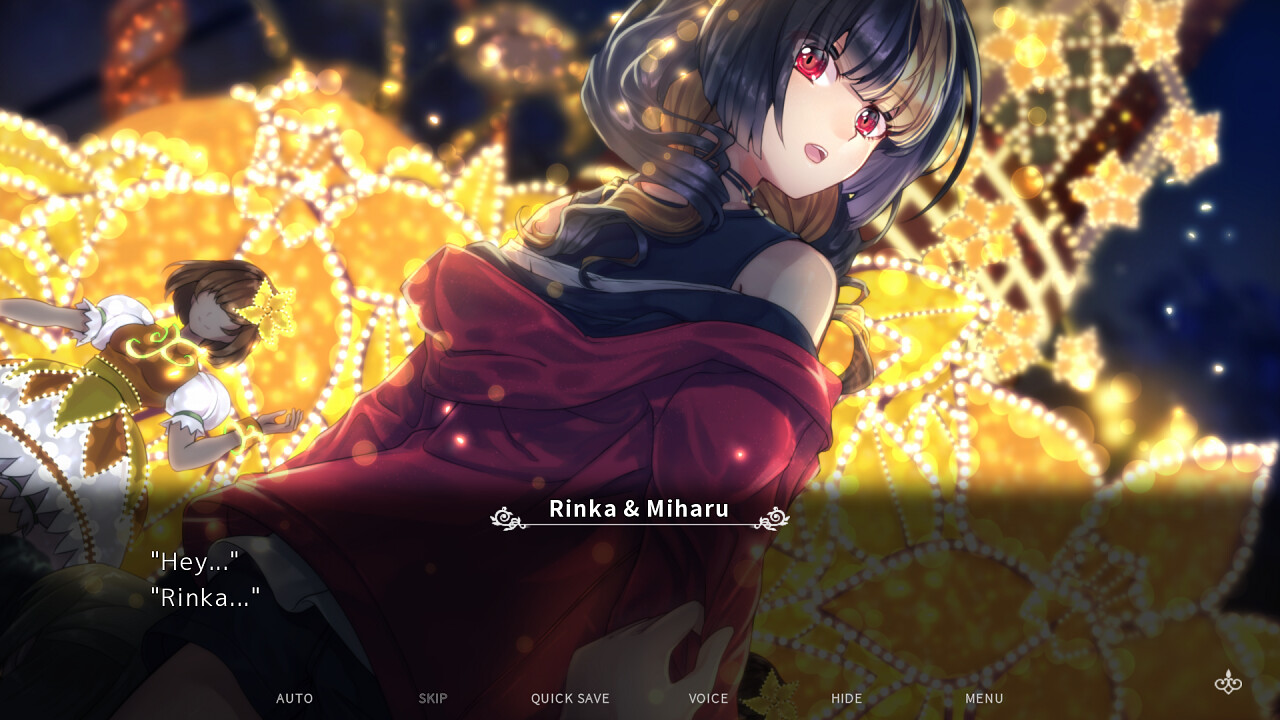Enable SKIP mode on the control bar

tap(432, 698)
